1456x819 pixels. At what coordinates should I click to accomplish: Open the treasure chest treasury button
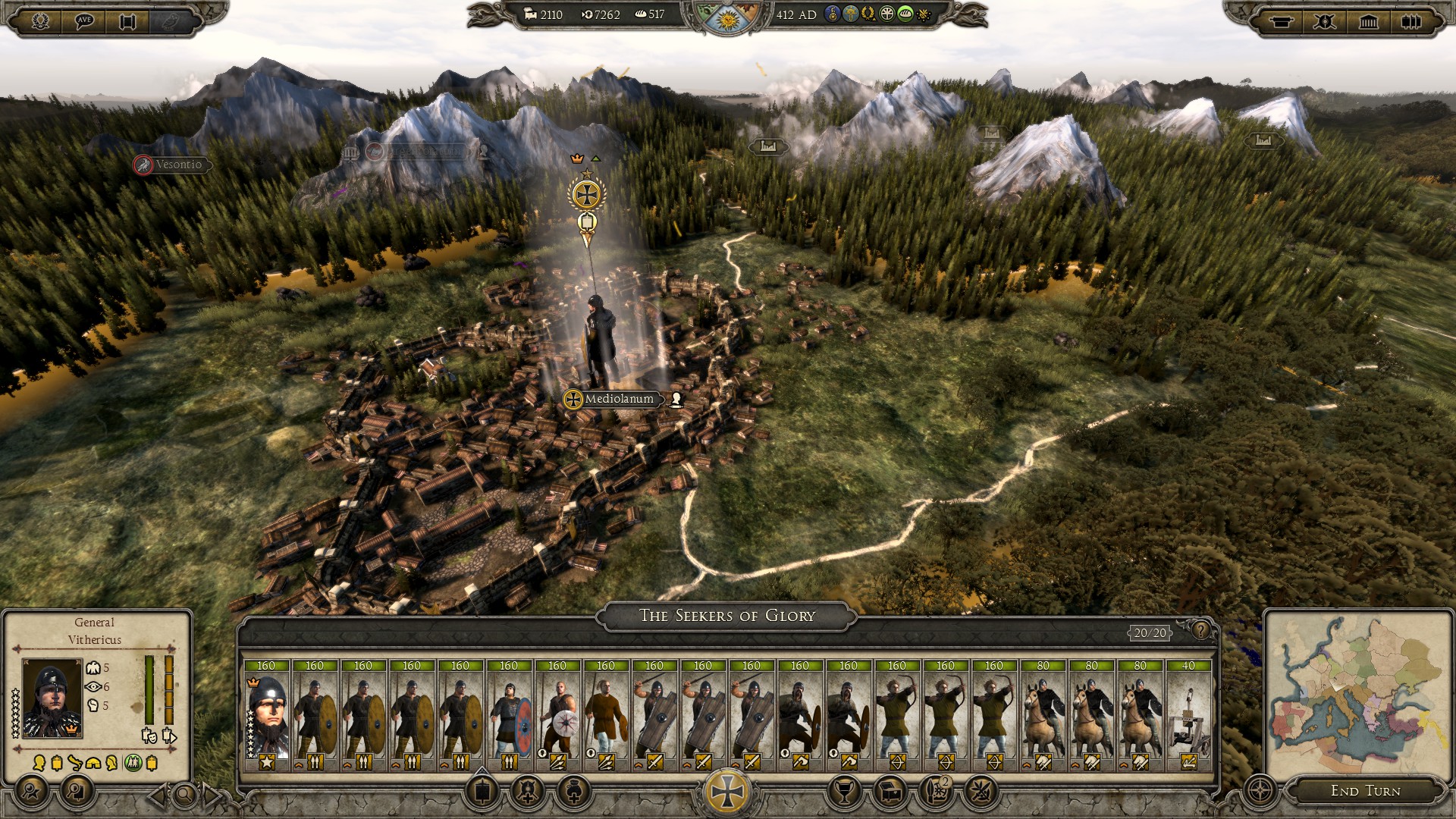point(890,791)
